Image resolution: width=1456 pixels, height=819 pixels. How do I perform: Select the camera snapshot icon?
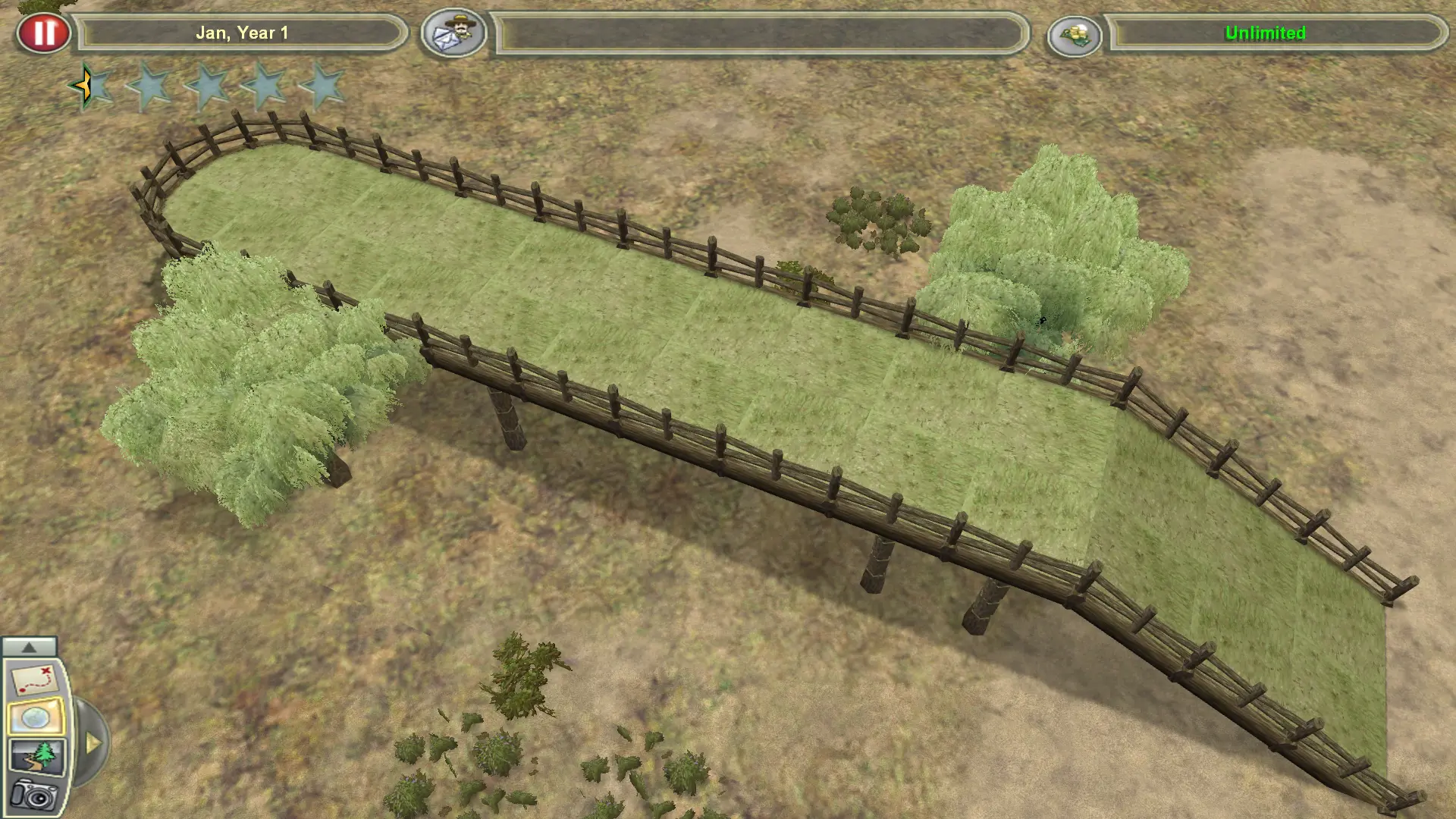tap(34, 795)
